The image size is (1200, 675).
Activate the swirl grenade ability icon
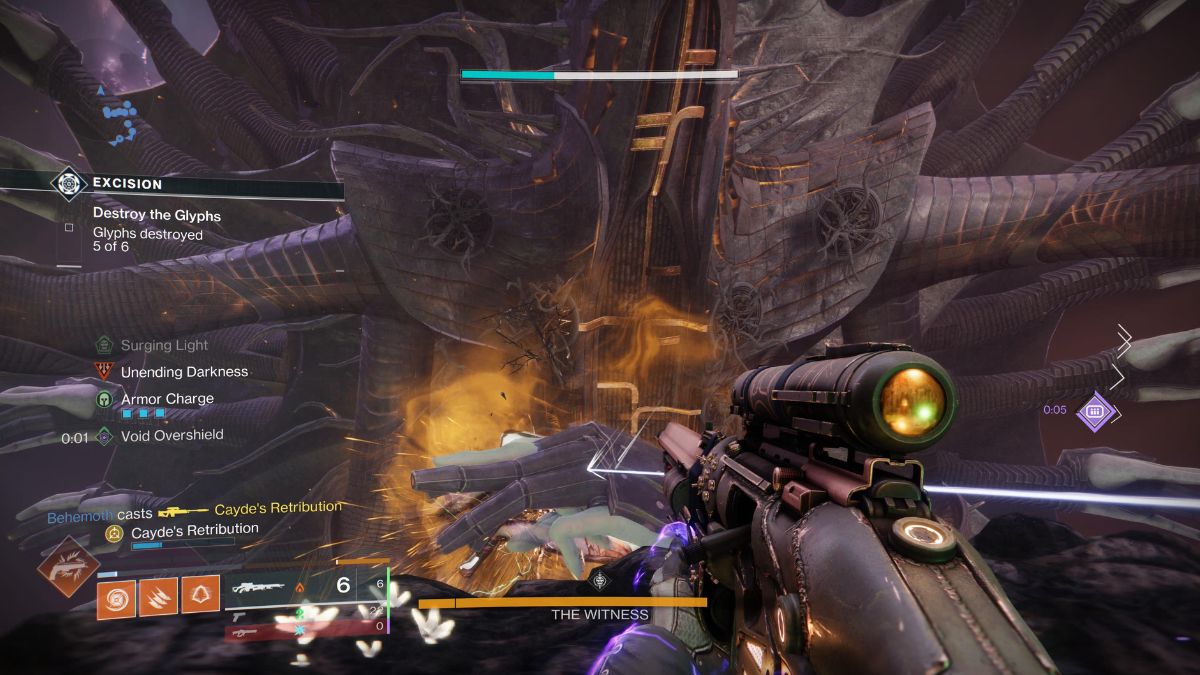pyautogui.click(x=116, y=597)
